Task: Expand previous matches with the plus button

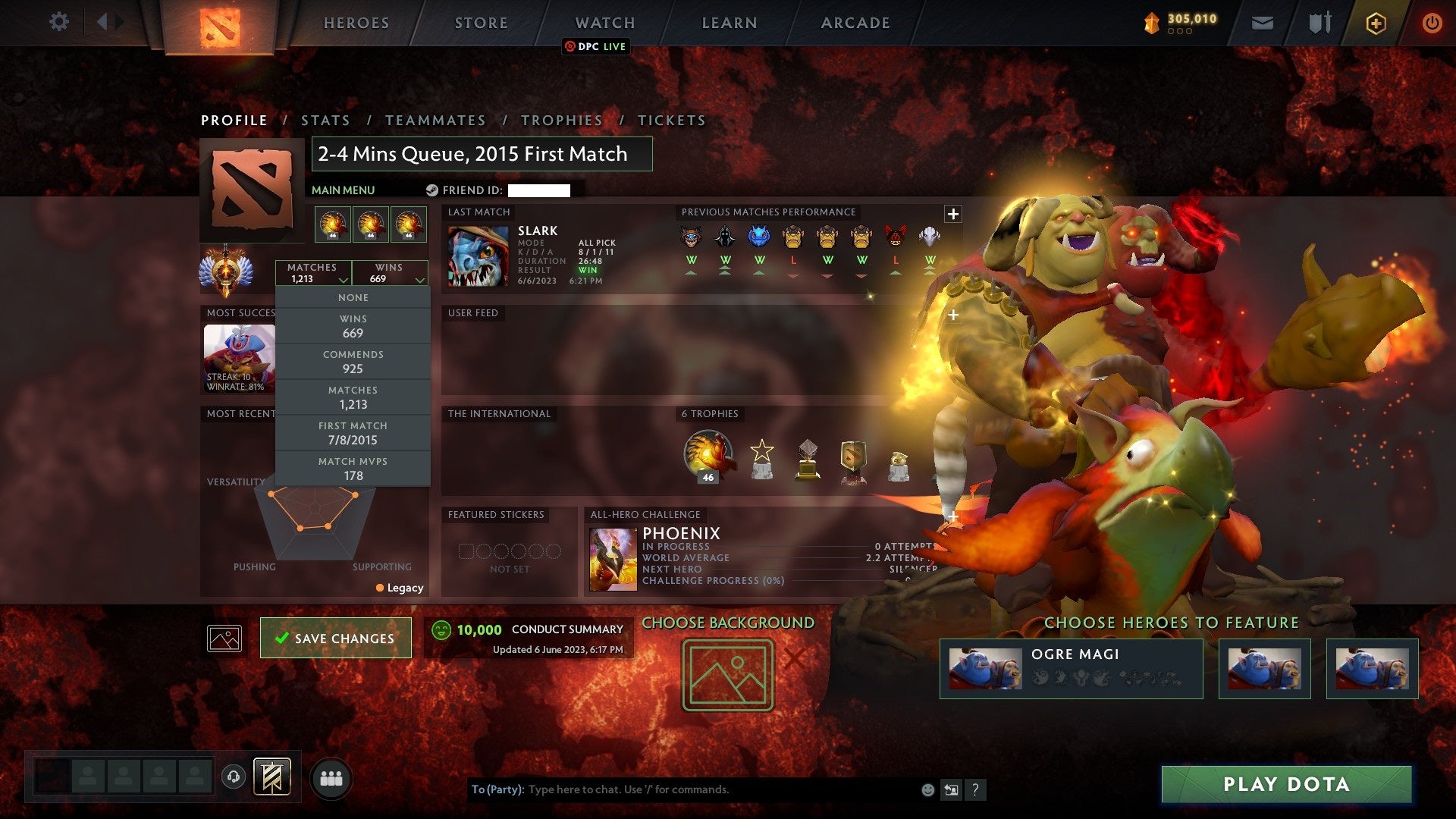Action: click(952, 214)
